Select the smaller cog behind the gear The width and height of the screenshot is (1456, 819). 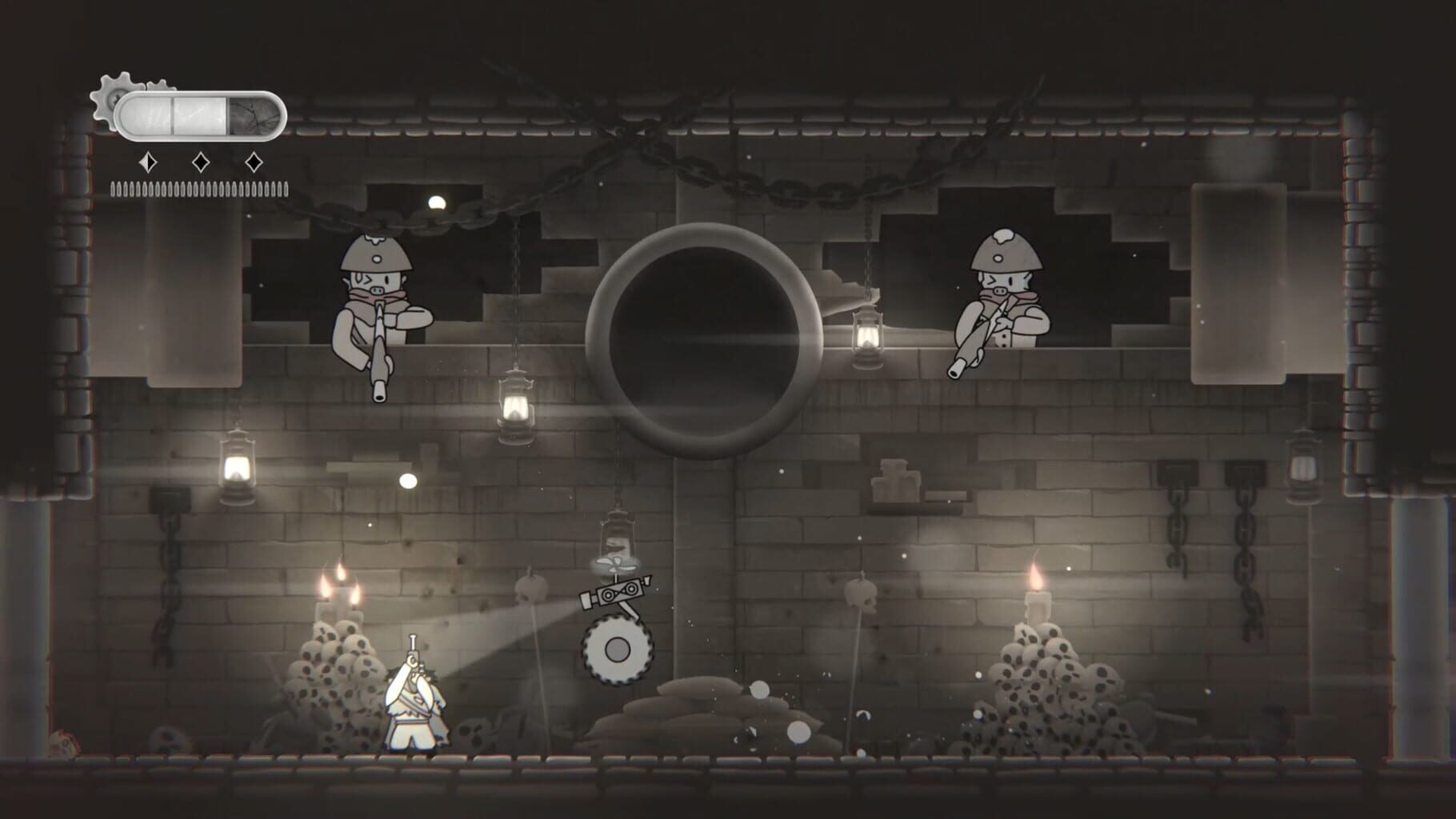click(x=160, y=86)
